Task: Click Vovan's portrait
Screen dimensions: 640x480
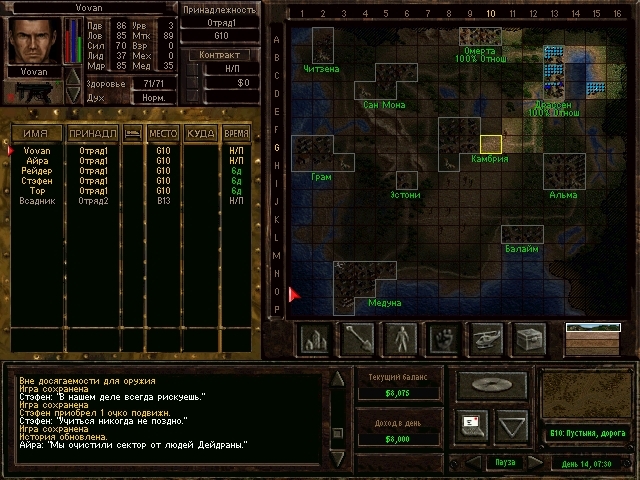Action: [x=34, y=40]
